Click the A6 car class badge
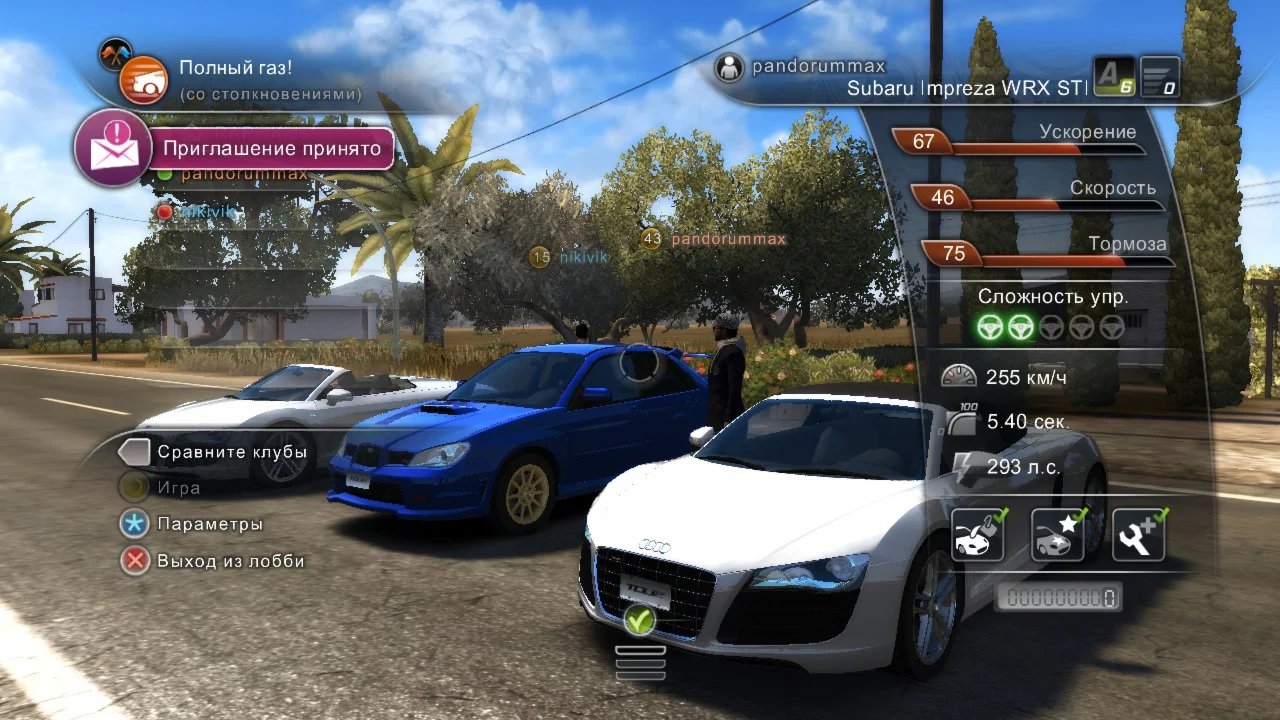The width and height of the screenshot is (1280, 720). [1114, 76]
